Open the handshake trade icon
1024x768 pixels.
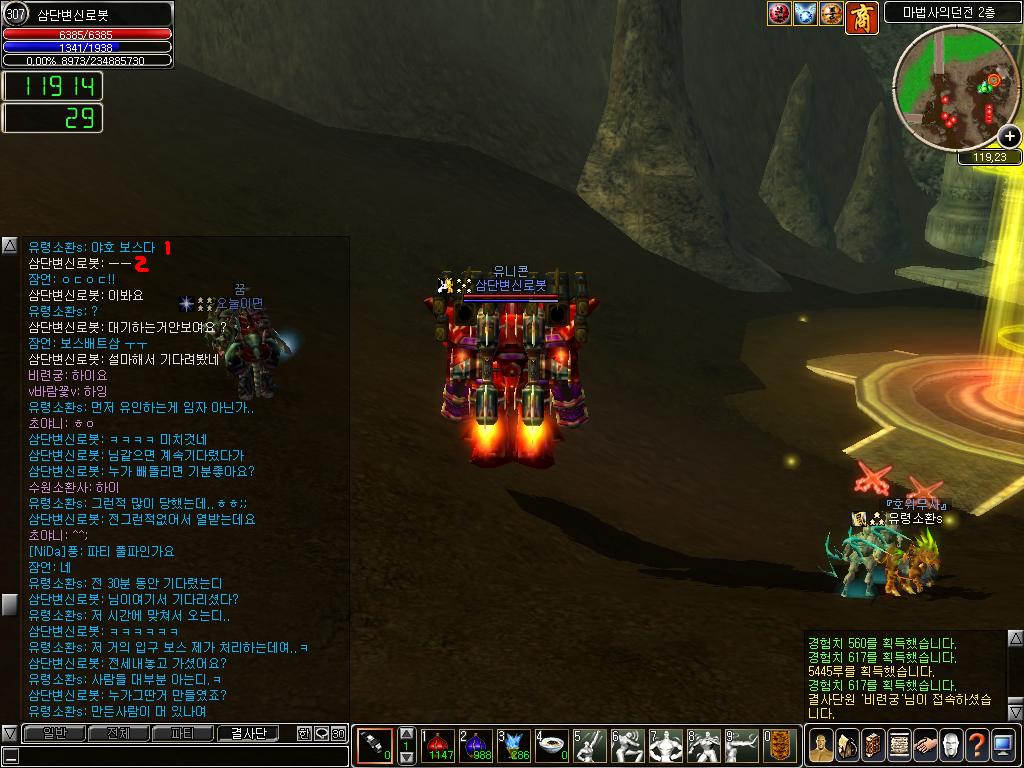click(x=924, y=745)
